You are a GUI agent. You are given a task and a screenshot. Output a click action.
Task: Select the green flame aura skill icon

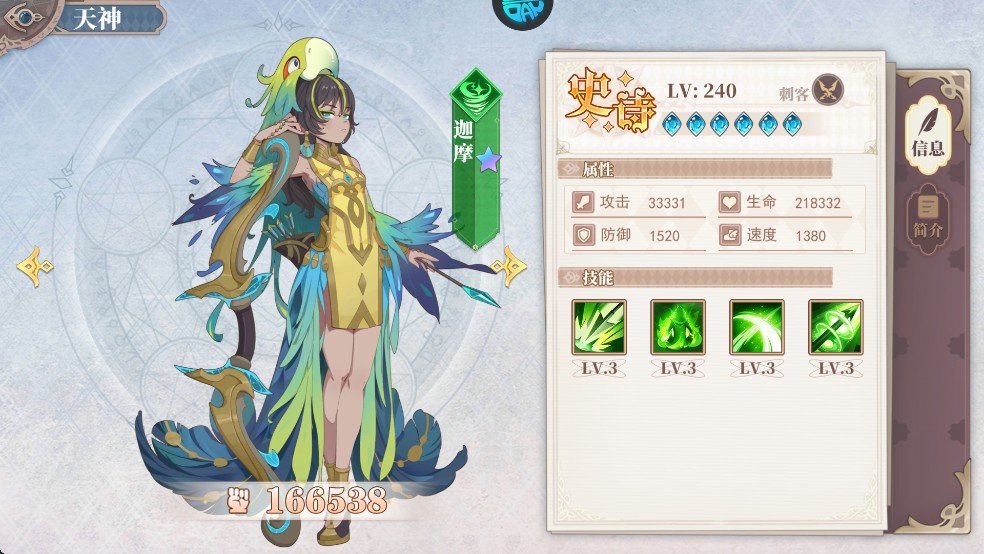click(678, 327)
